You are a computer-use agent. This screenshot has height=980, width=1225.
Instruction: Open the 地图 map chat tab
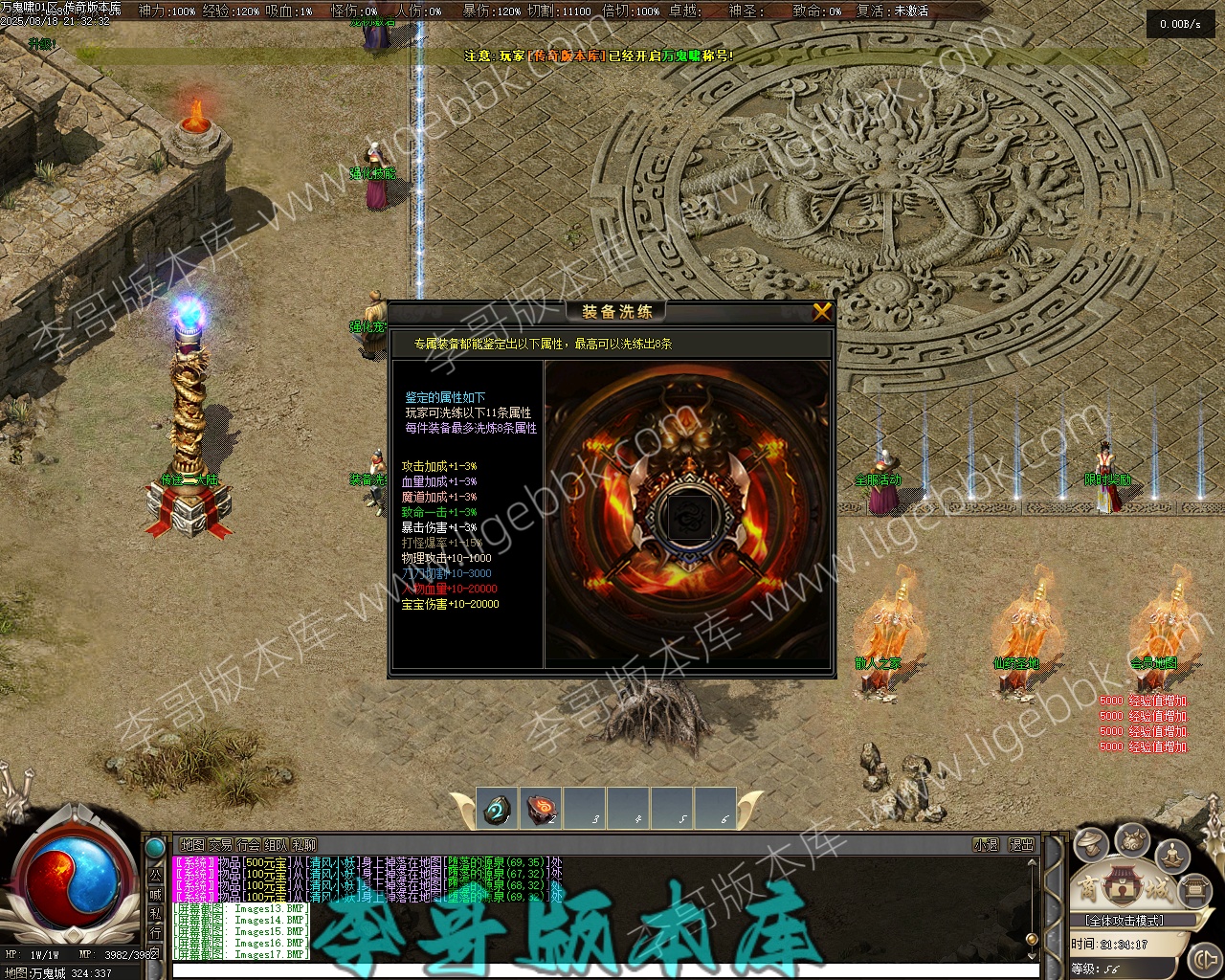coord(192,845)
